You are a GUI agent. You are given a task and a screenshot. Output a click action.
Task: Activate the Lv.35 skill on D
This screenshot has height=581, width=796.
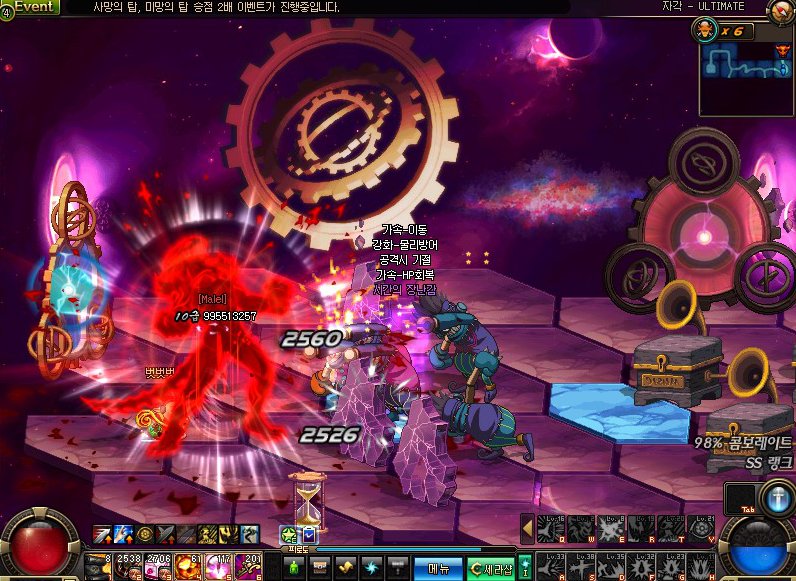[612, 566]
